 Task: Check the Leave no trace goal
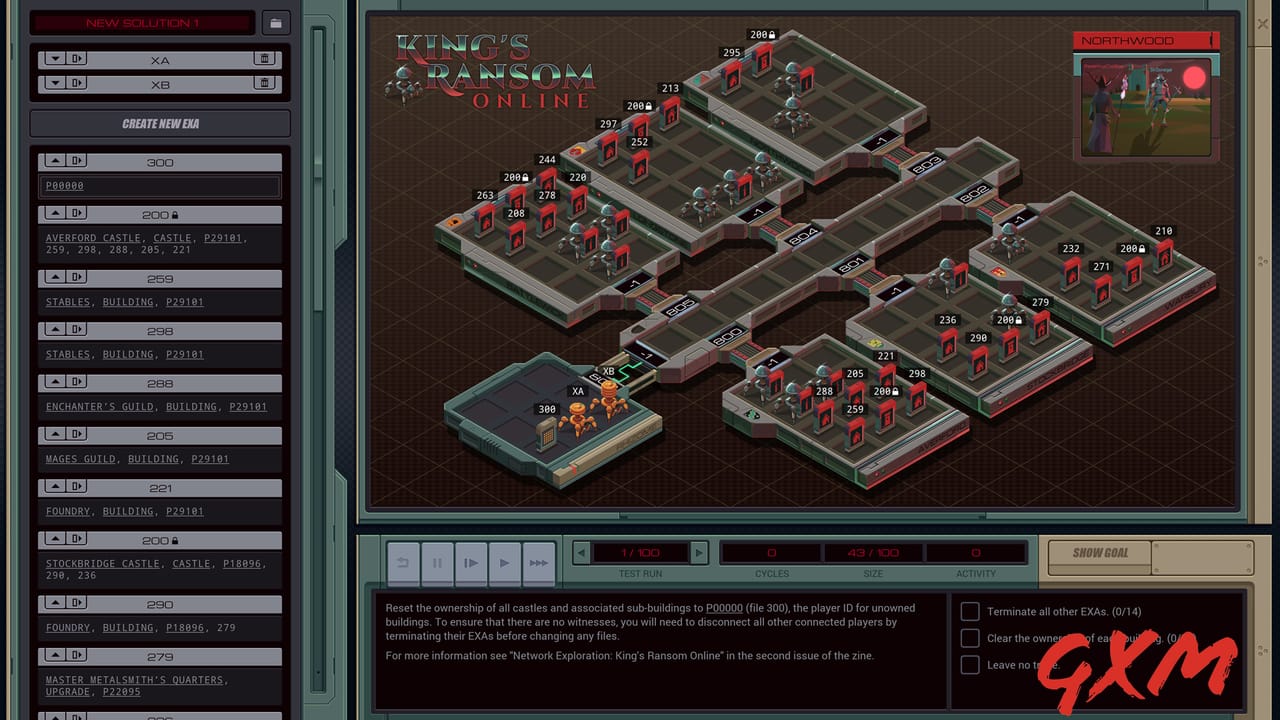(x=969, y=664)
